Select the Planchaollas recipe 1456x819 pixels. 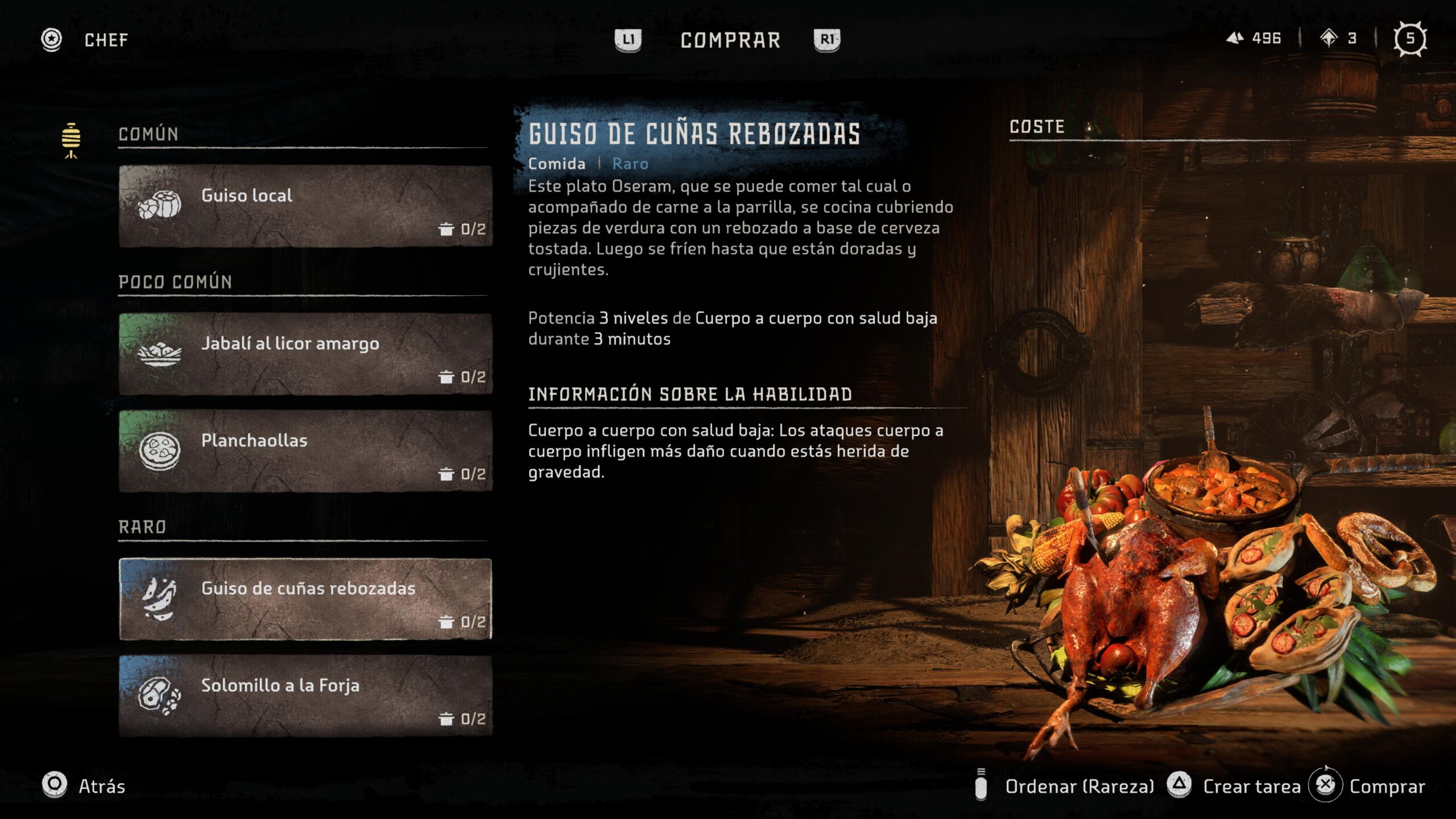(x=305, y=450)
